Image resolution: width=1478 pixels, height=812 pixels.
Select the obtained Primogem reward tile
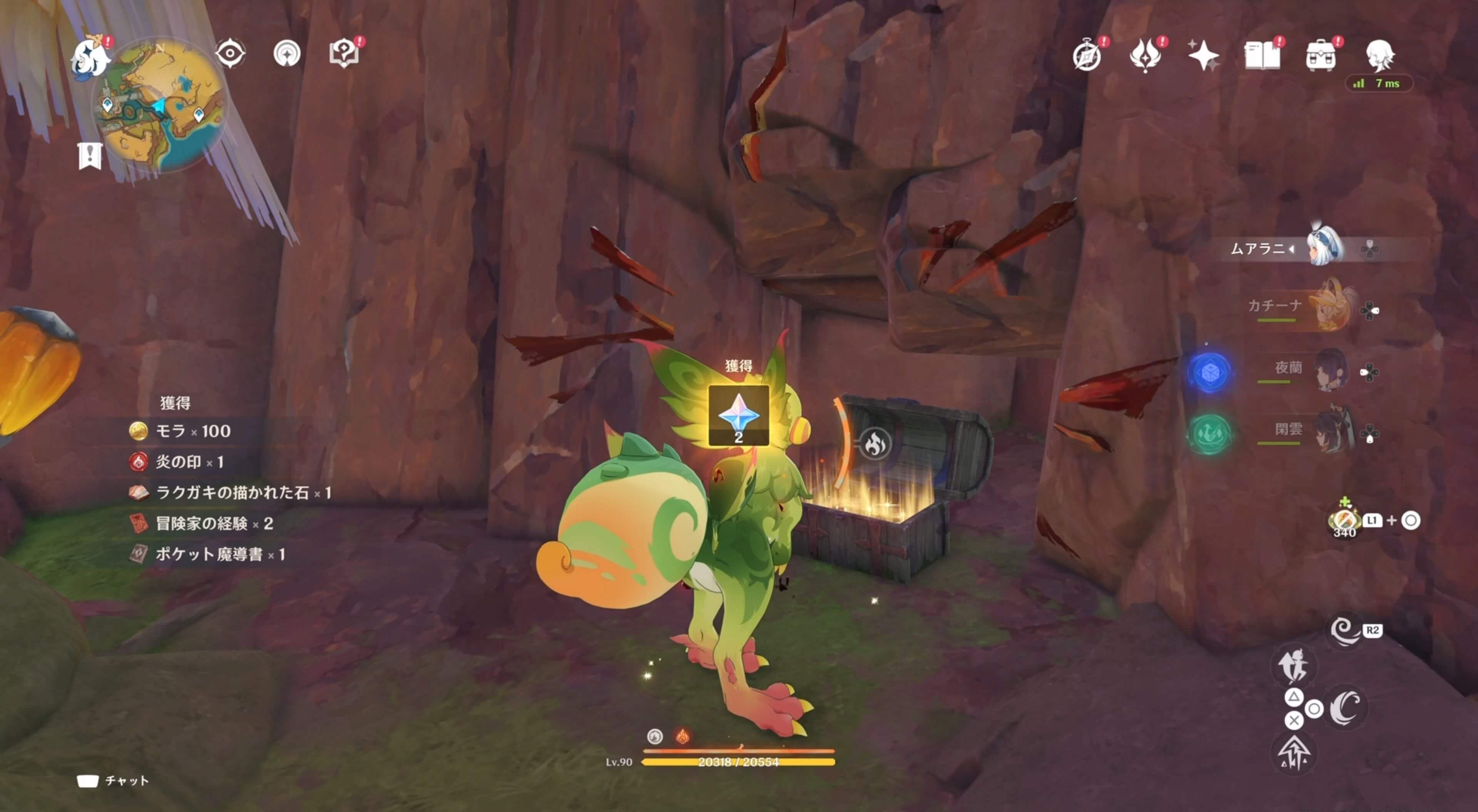tap(739, 416)
